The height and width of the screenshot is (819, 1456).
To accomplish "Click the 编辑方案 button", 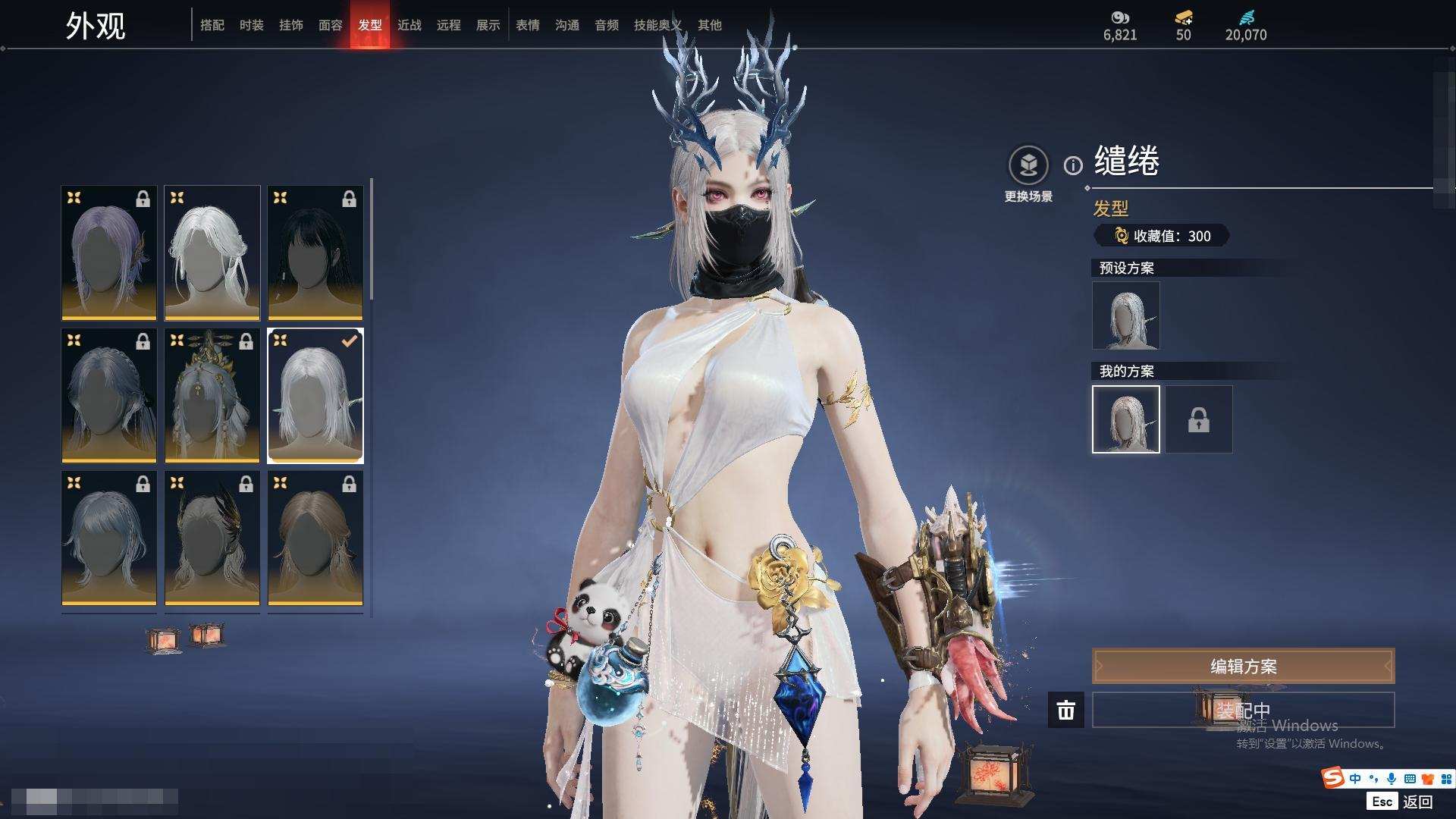I will point(1243,666).
